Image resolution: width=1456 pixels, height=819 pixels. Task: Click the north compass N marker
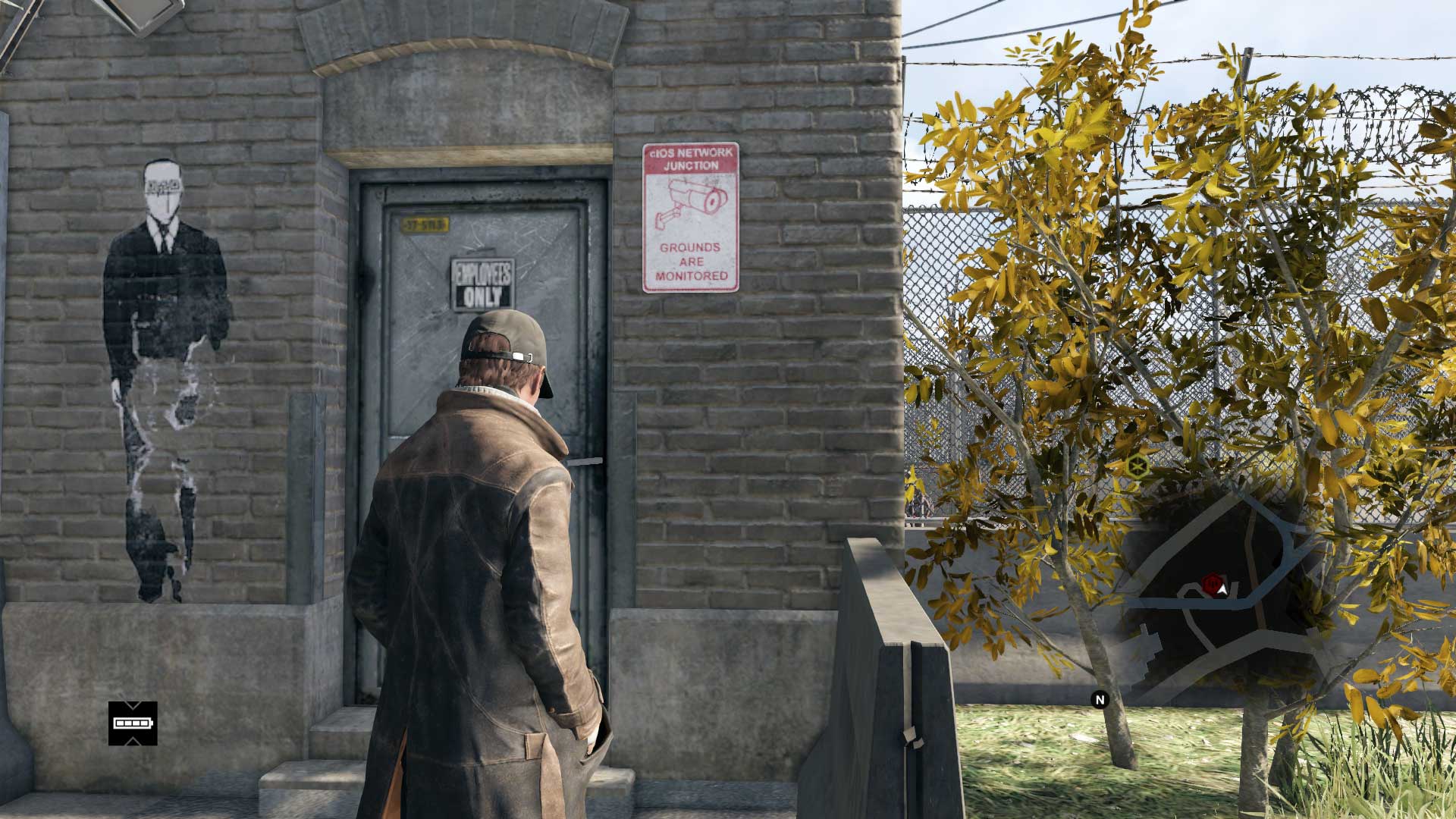pos(1100,699)
